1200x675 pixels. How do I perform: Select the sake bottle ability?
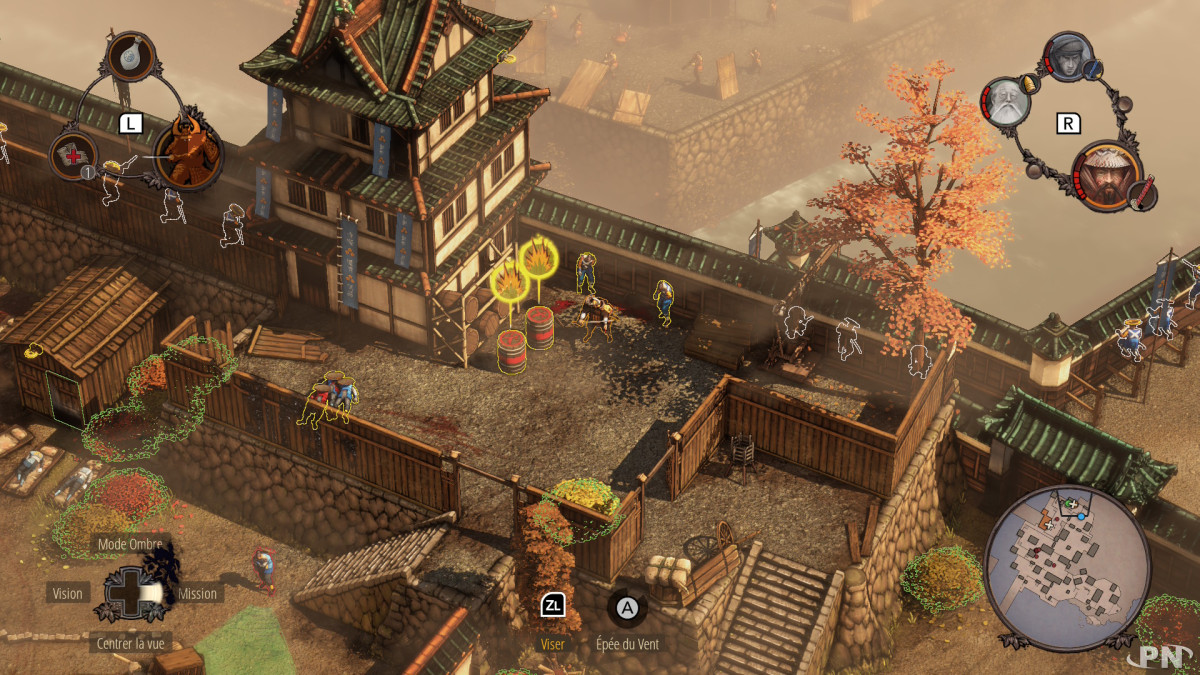(132, 57)
